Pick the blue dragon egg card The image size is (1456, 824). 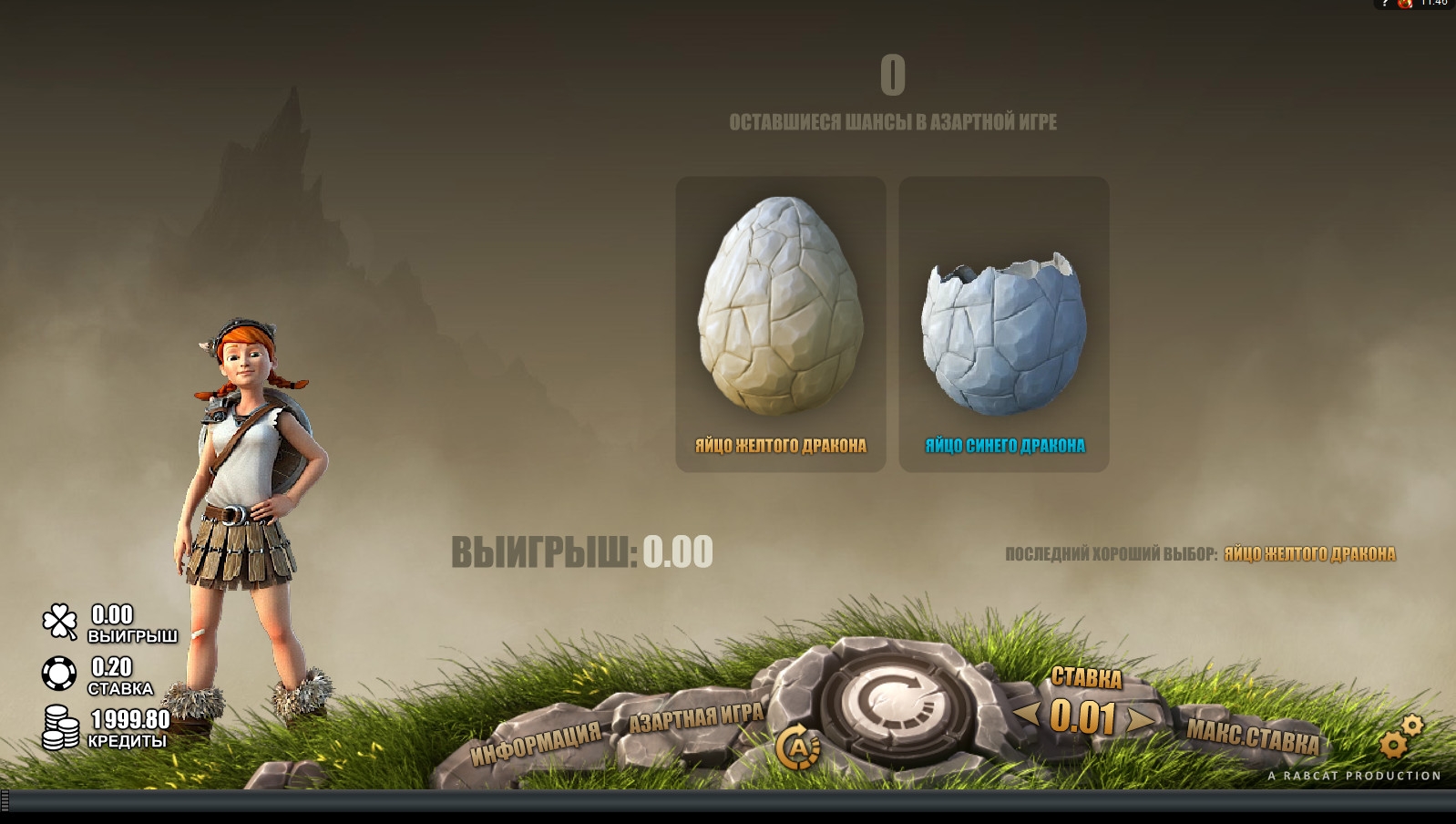click(x=1003, y=324)
